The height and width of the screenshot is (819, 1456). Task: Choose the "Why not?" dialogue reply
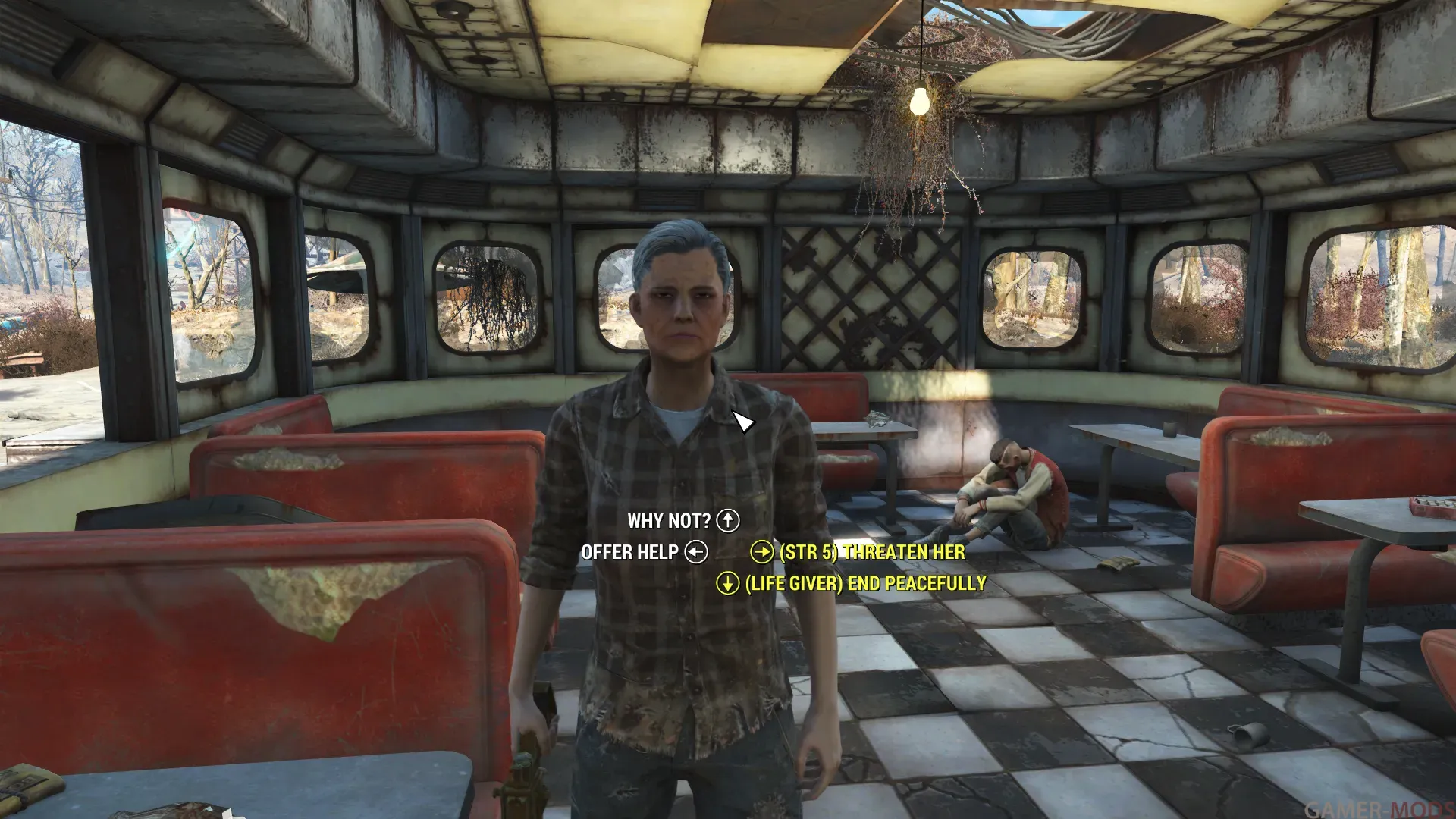tap(669, 521)
